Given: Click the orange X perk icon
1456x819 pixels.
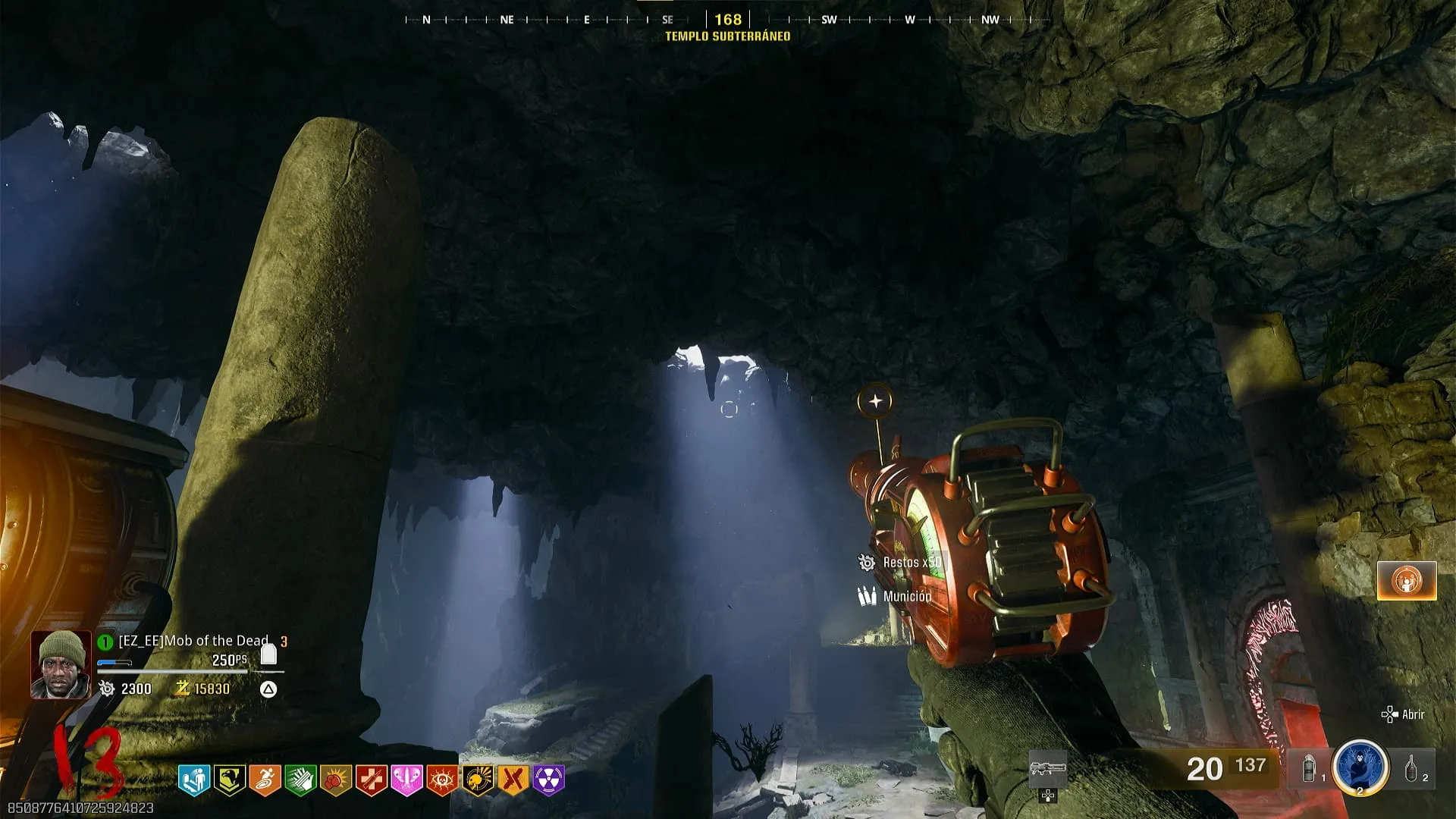Looking at the screenshot, I should click(513, 780).
